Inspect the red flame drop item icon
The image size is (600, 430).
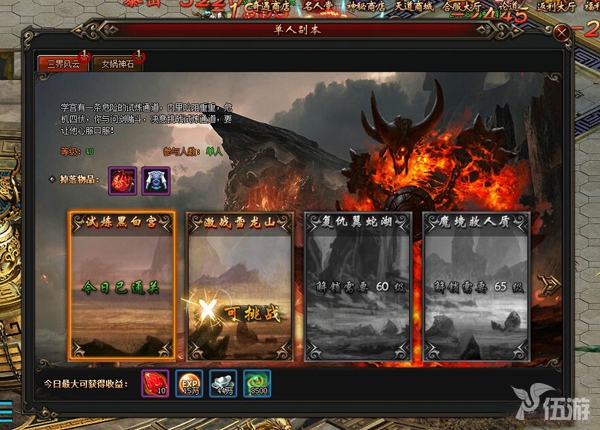(122, 181)
